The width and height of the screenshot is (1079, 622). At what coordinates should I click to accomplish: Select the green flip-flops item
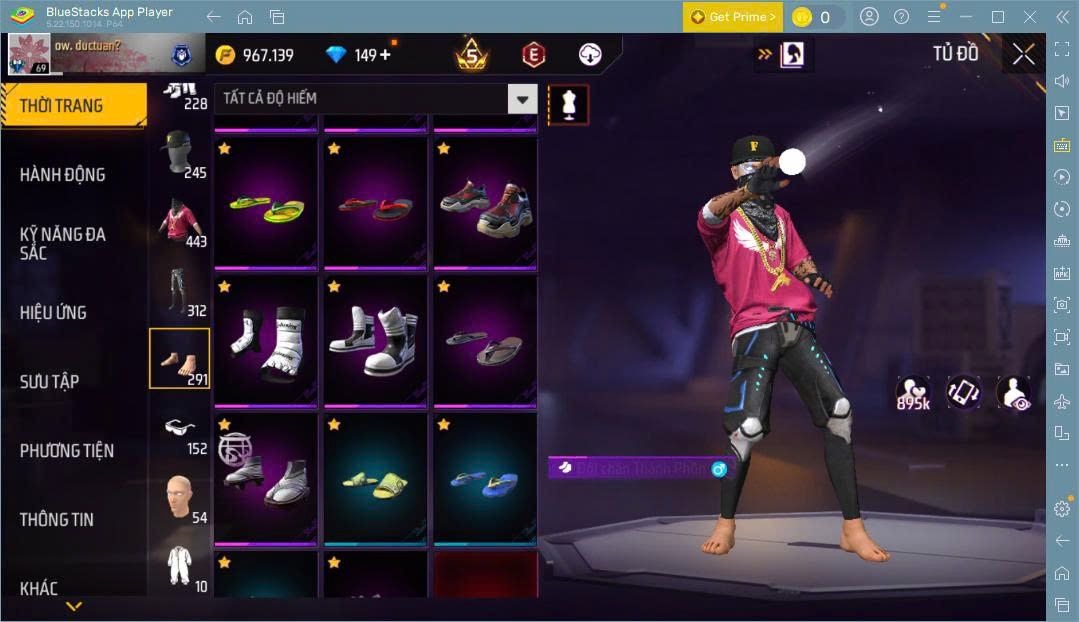(x=266, y=203)
